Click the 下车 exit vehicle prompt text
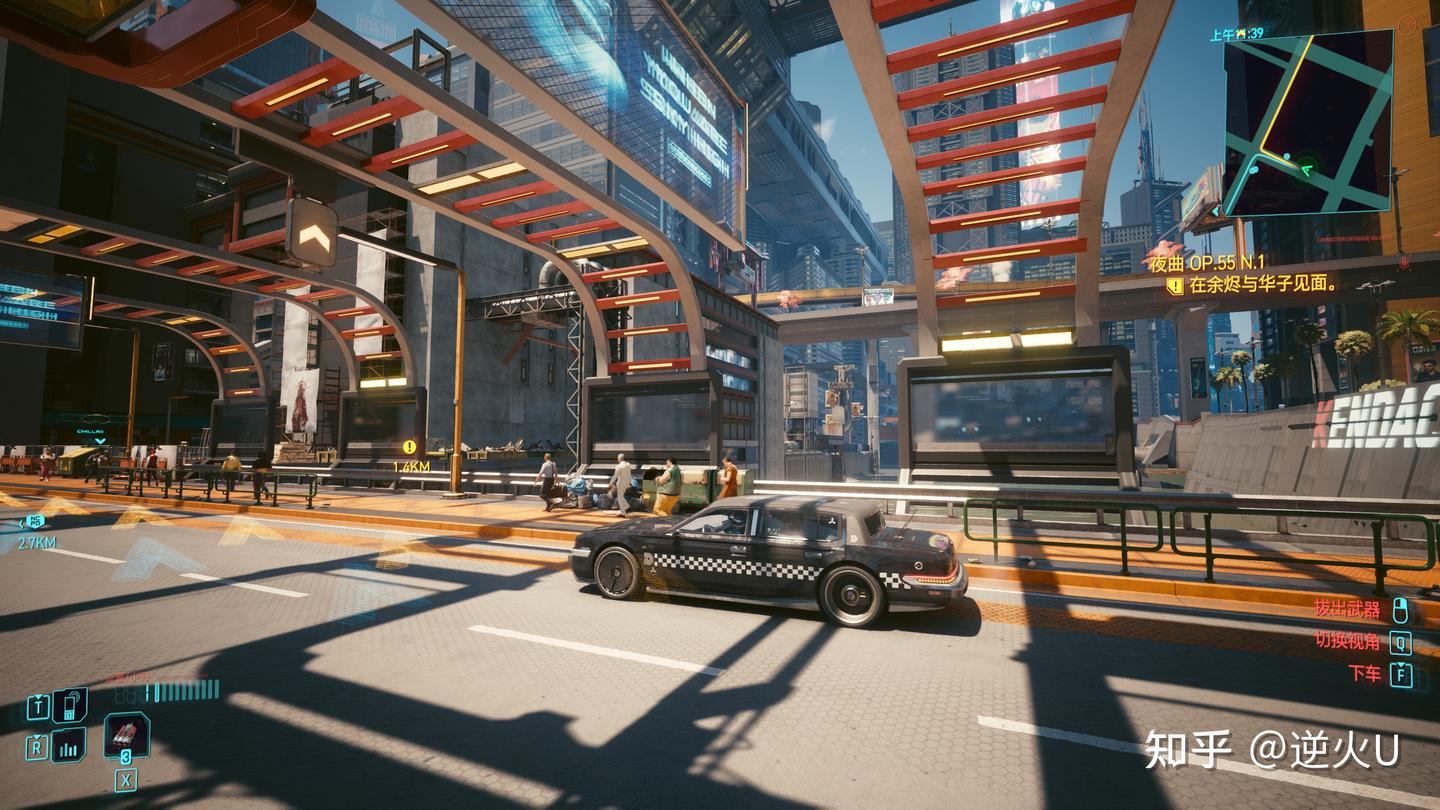This screenshot has width=1440, height=810. click(x=1365, y=672)
